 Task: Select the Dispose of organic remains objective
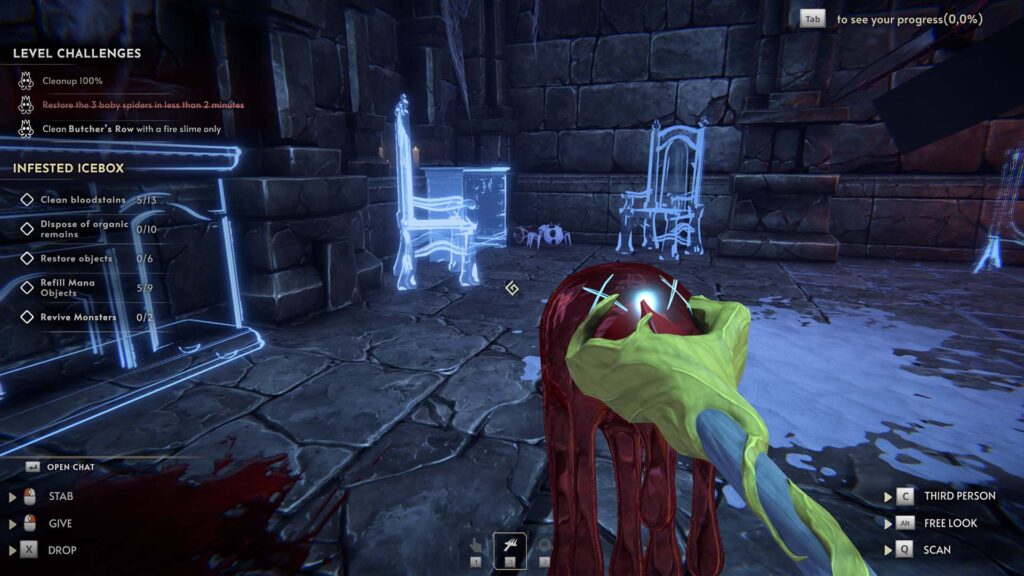(84, 229)
